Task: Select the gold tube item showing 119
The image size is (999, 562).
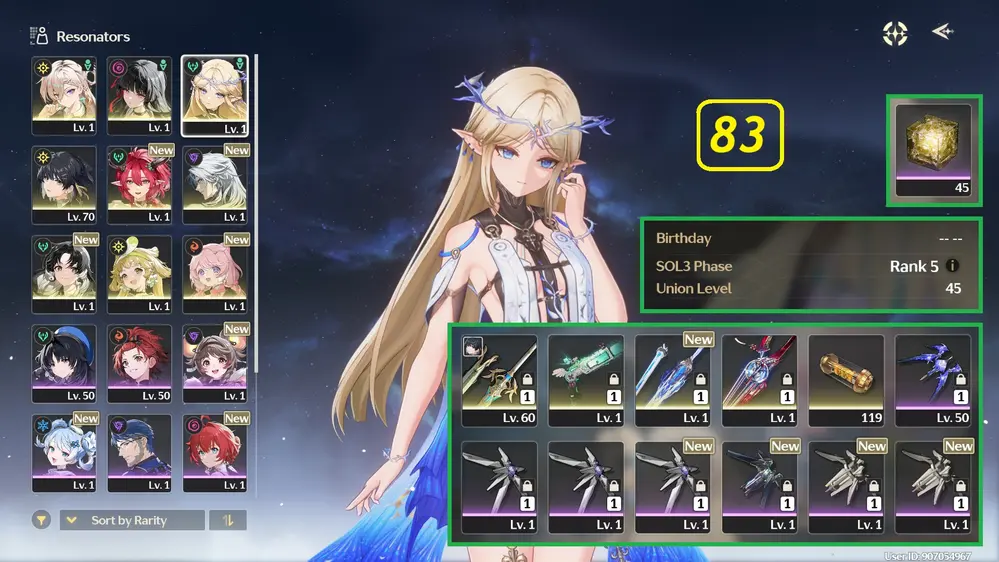Action: (x=847, y=379)
